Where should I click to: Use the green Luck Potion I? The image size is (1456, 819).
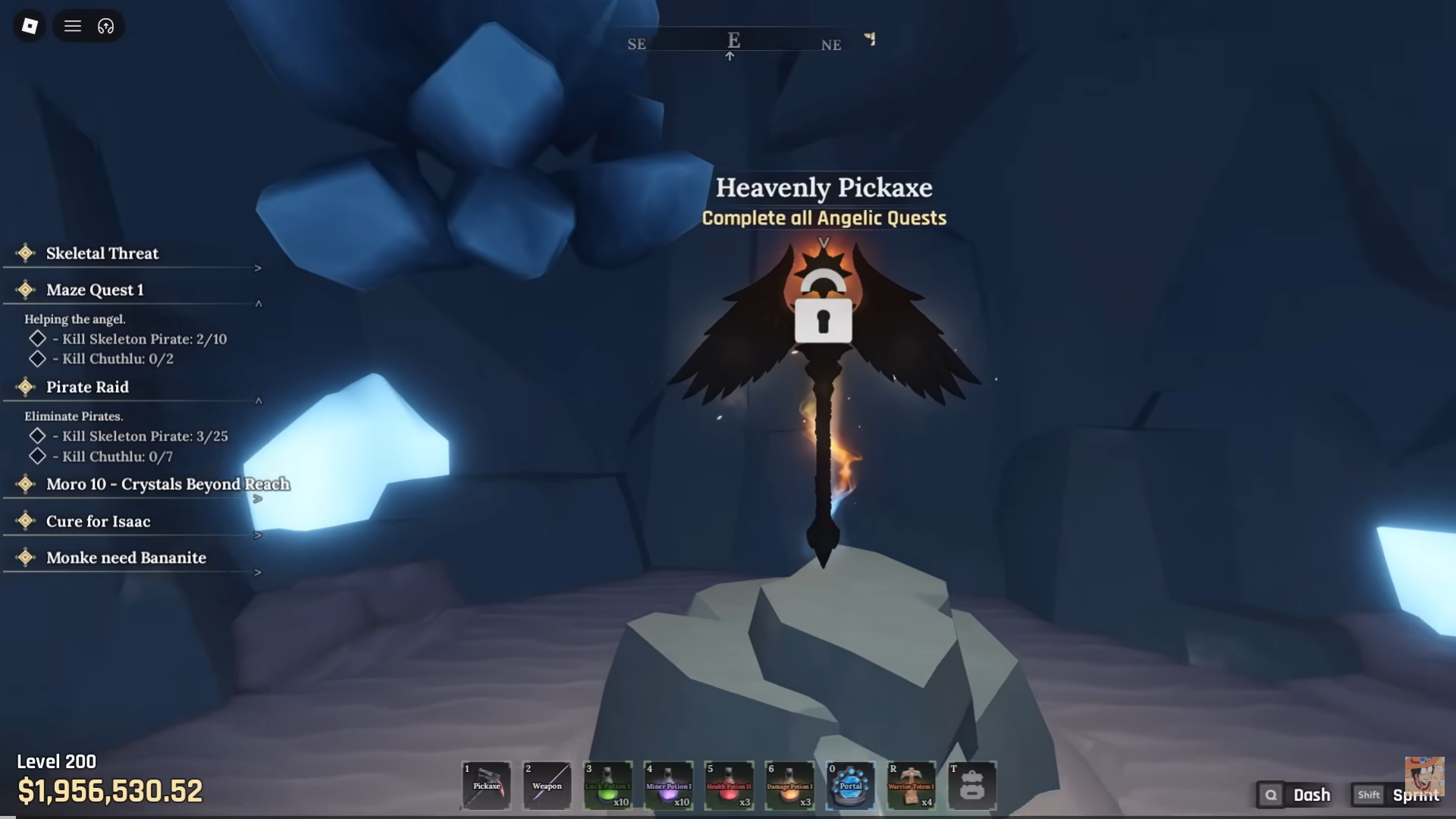click(607, 786)
